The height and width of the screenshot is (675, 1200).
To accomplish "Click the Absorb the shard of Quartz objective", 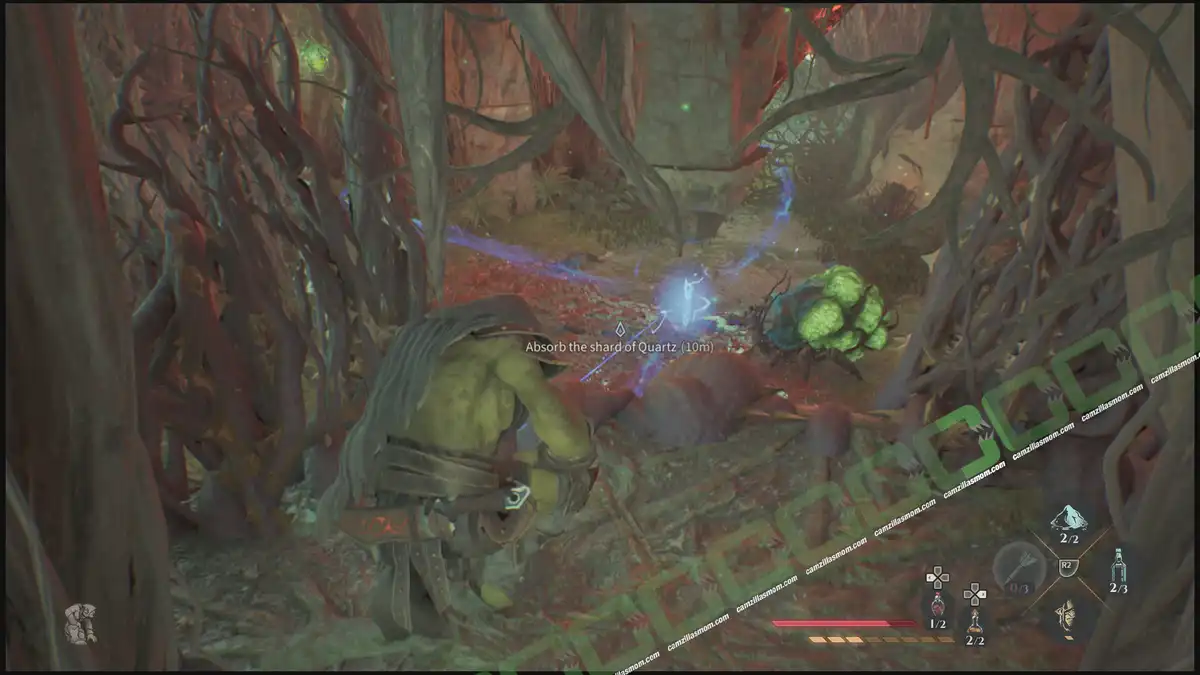I will pos(620,346).
